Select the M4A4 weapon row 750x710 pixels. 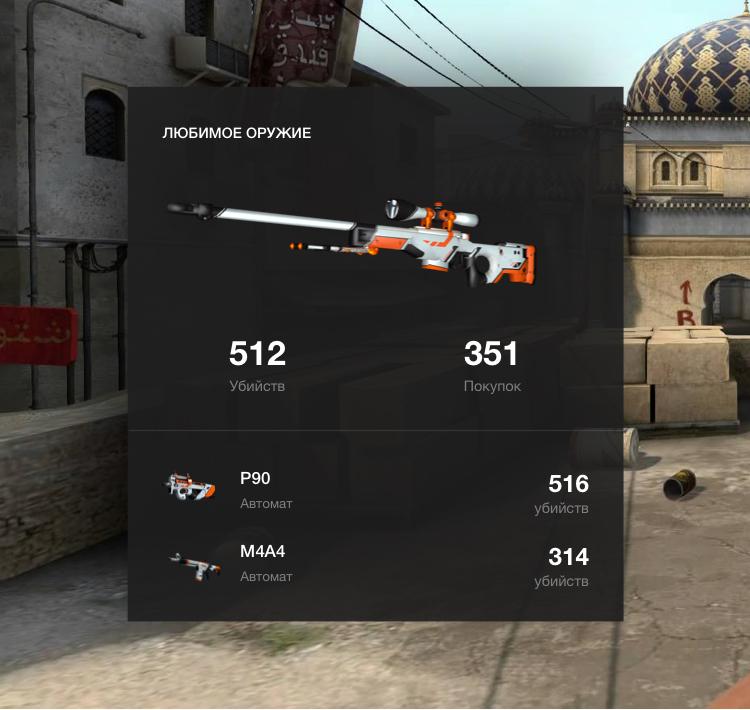(x=375, y=564)
